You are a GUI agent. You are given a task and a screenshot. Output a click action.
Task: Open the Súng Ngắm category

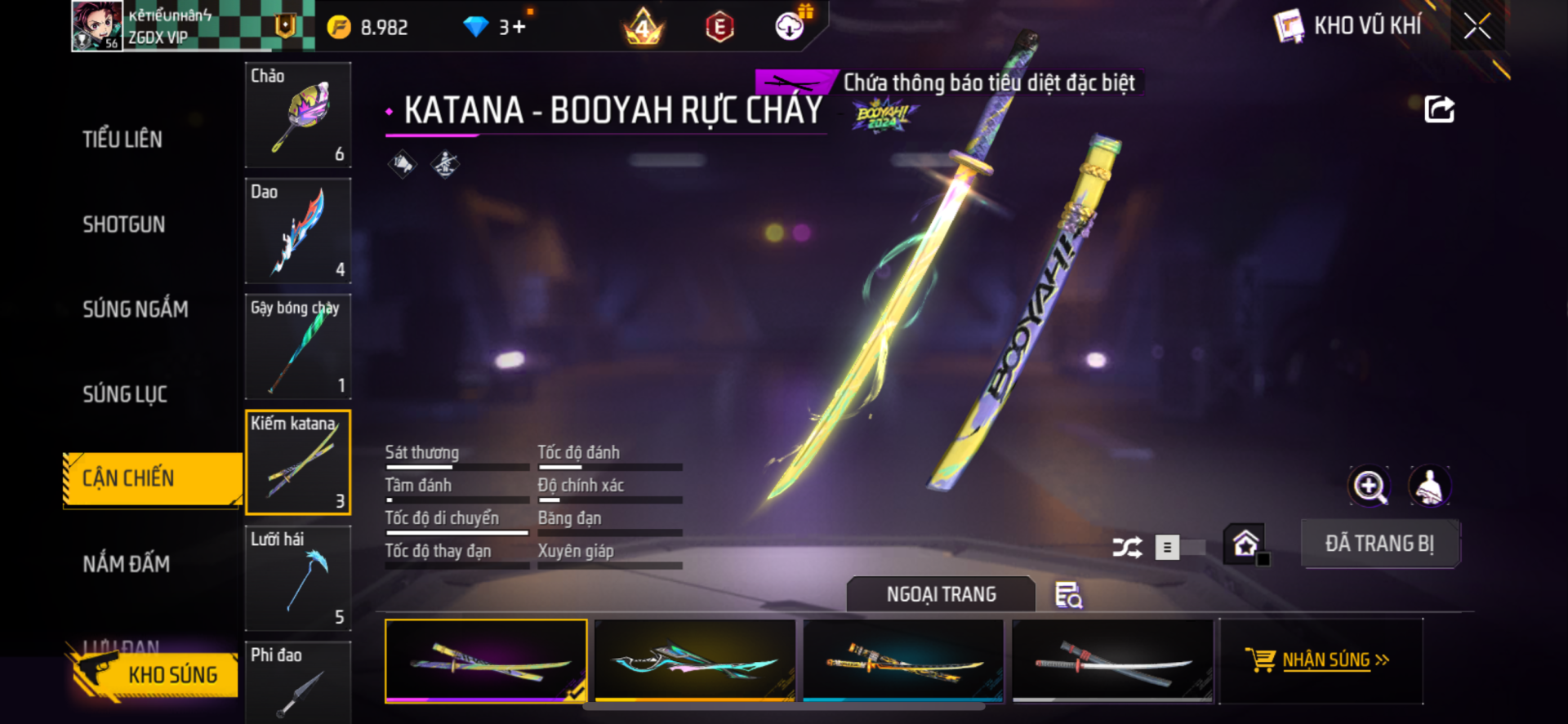click(136, 309)
